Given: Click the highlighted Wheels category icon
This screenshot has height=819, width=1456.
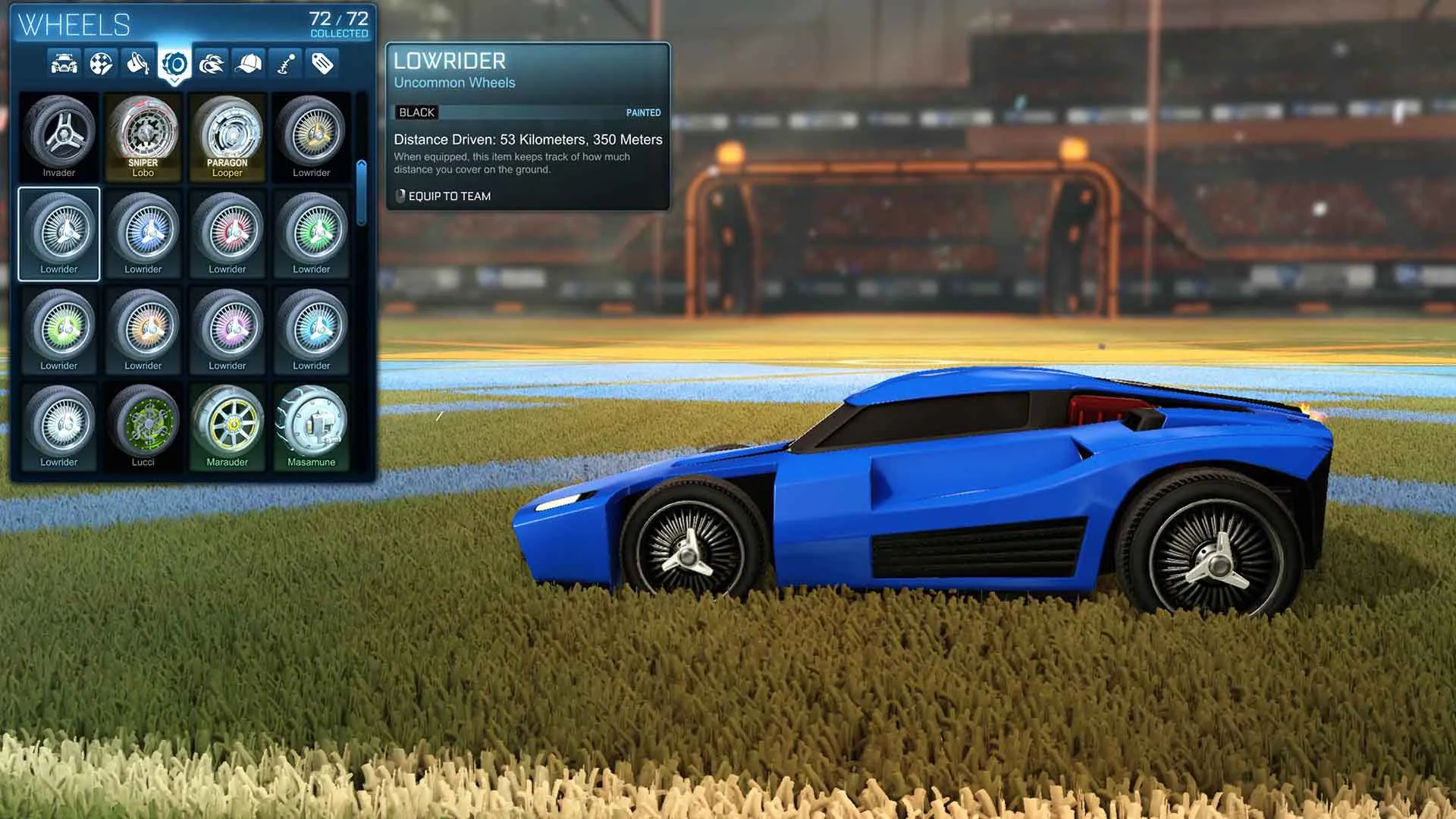Looking at the screenshot, I should [174, 64].
